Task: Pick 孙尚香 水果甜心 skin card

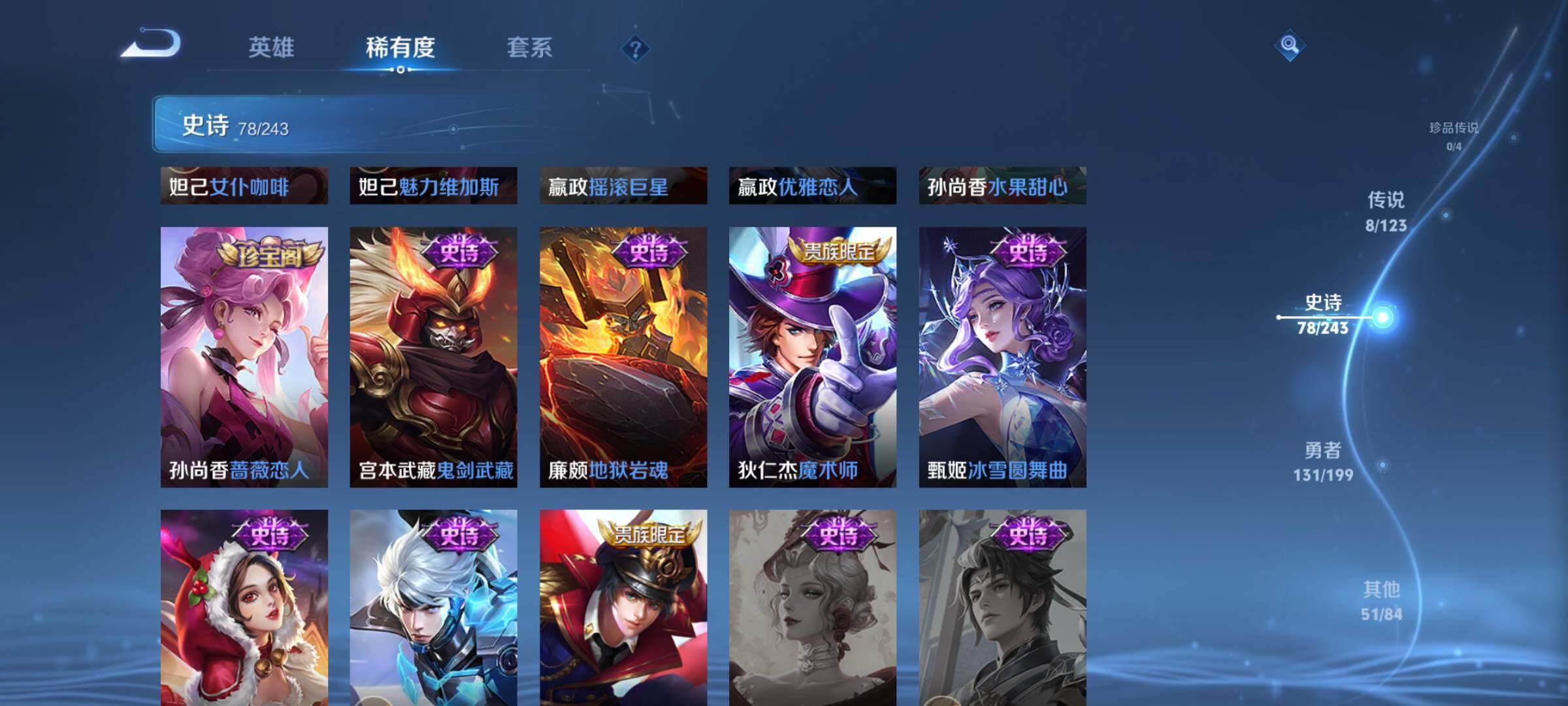Action: (1002, 186)
